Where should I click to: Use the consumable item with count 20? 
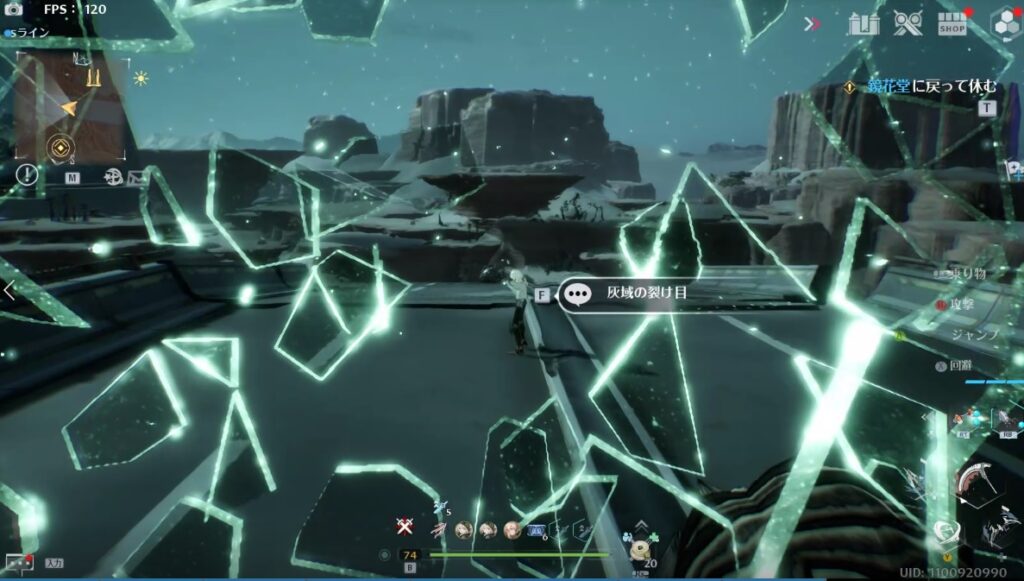tap(640, 549)
